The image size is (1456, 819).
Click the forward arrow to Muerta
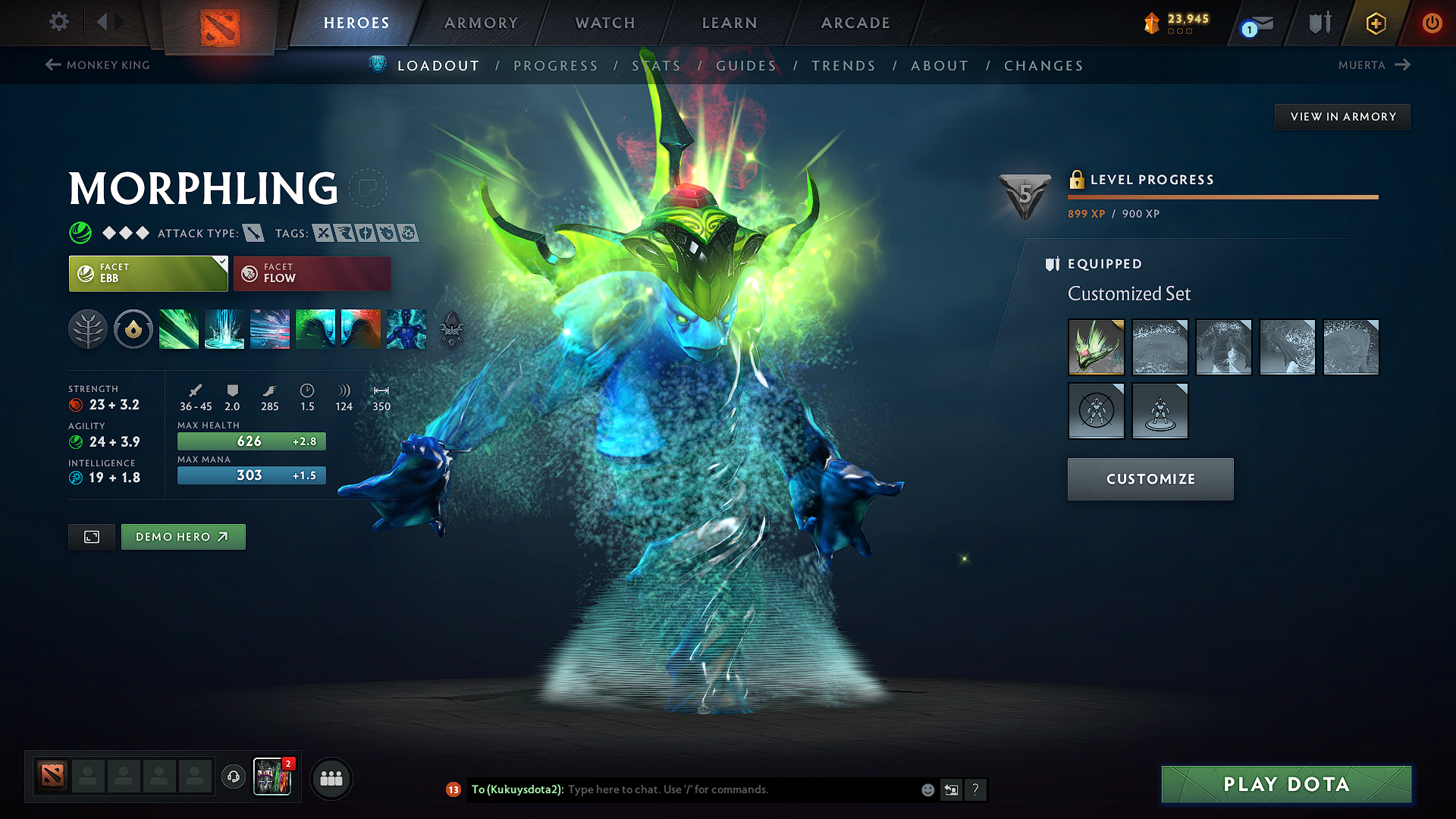coord(1404,65)
